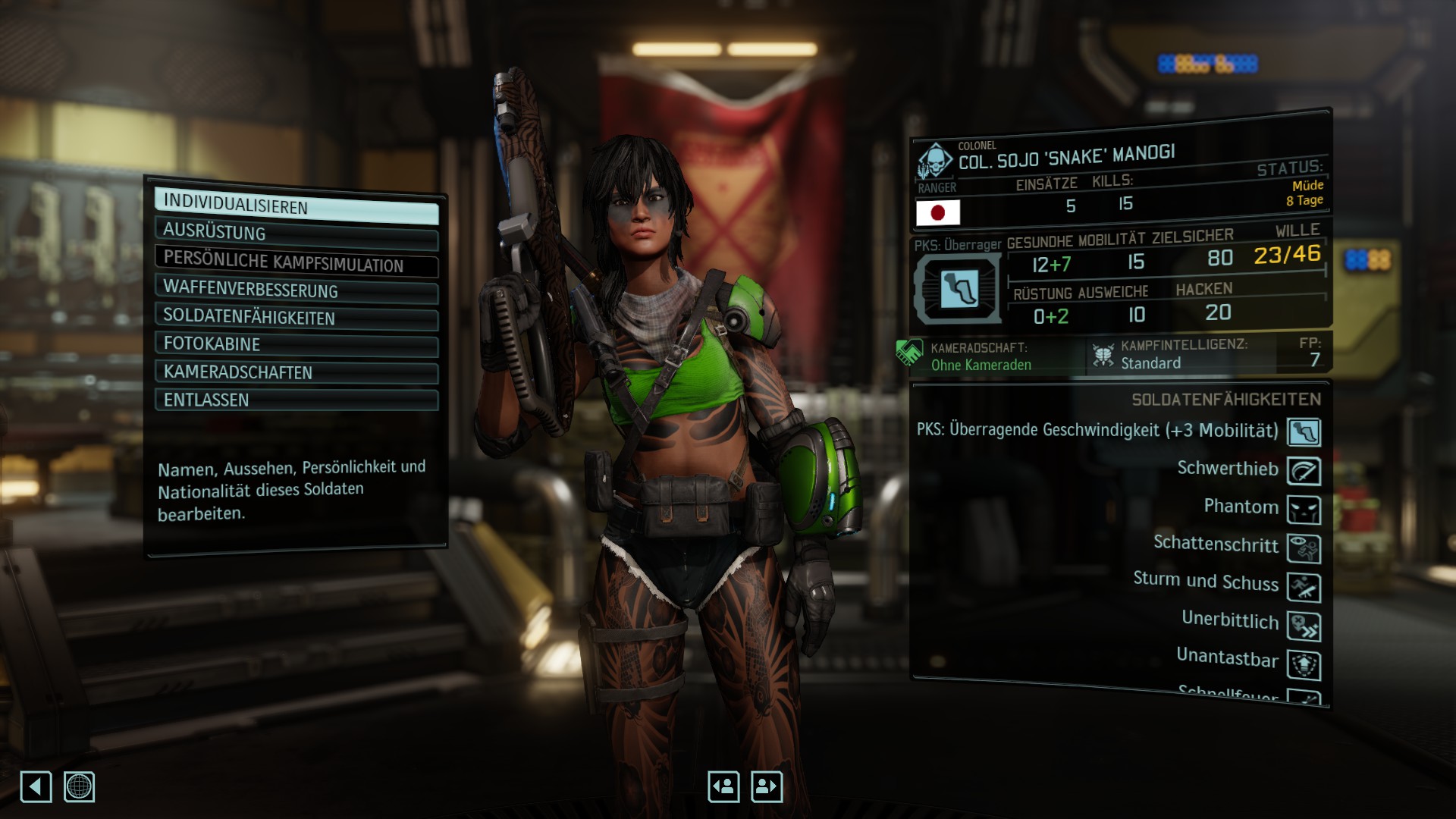The height and width of the screenshot is (819, 1456).
Task: Choose the Waffenverbesserung option
Action: 296,290
